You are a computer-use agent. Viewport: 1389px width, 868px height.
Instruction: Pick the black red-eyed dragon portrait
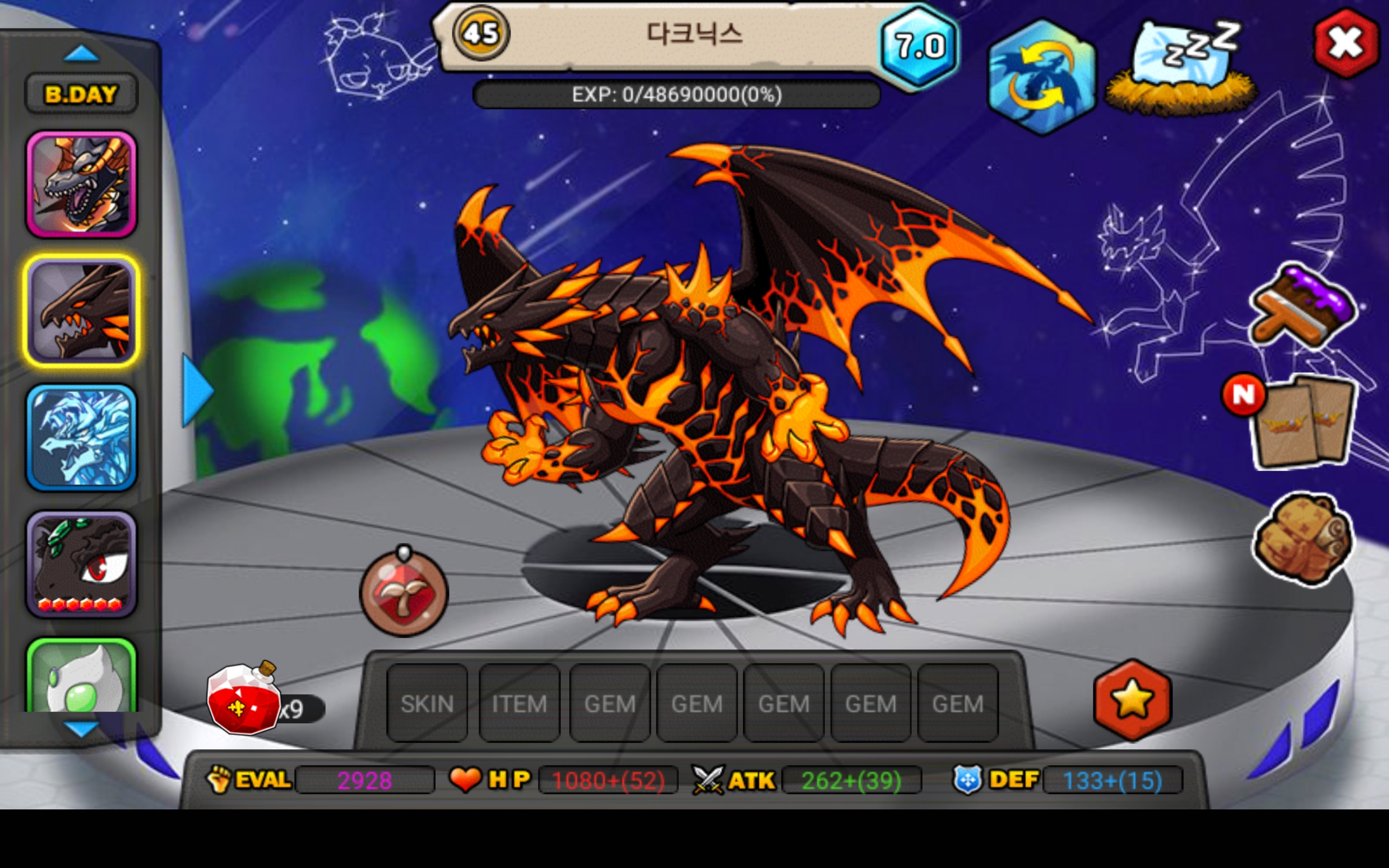point(81,564)
